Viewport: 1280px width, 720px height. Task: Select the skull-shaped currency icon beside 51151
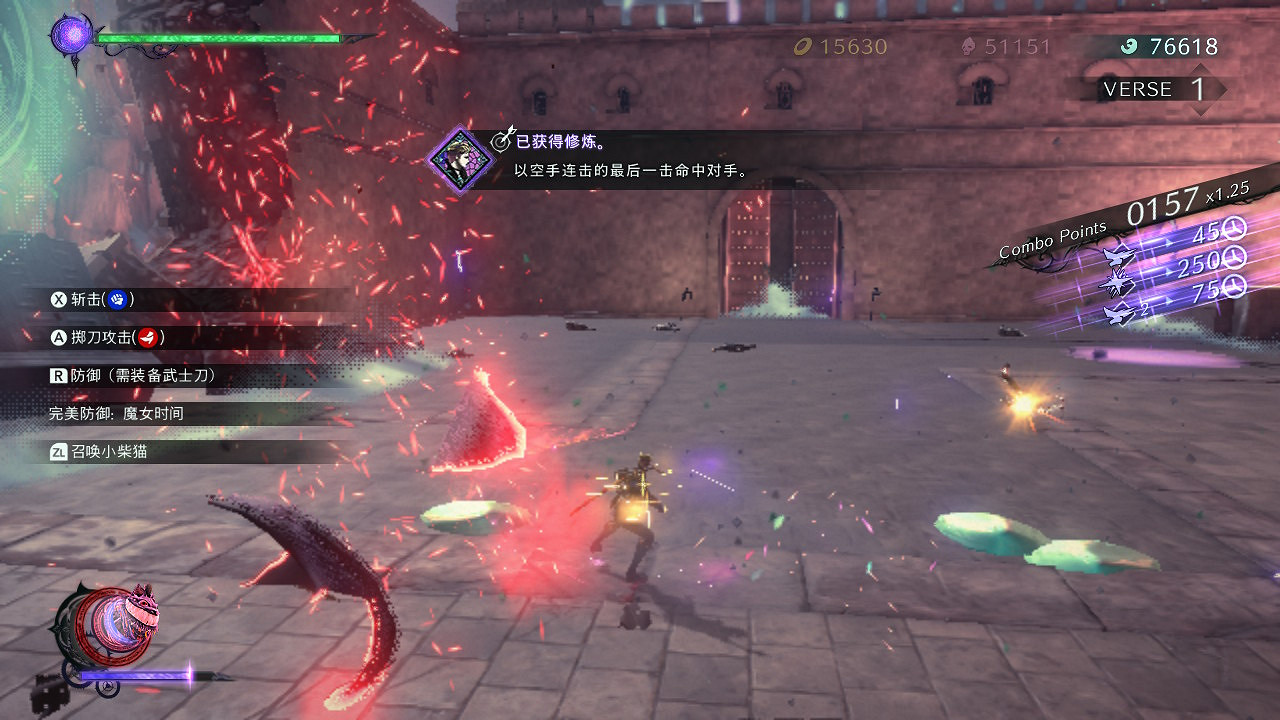[x=966, y=46]
